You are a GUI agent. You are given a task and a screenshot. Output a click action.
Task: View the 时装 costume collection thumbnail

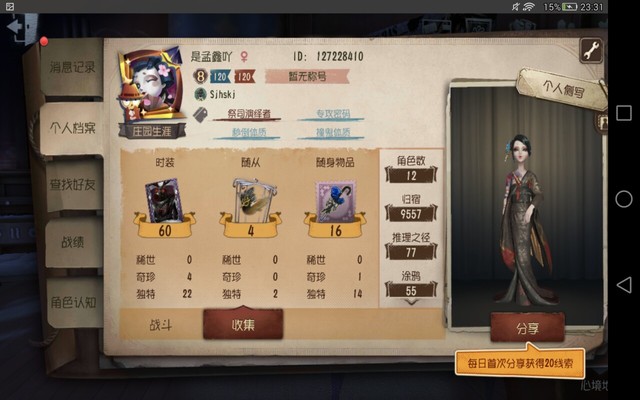point(162,199)
